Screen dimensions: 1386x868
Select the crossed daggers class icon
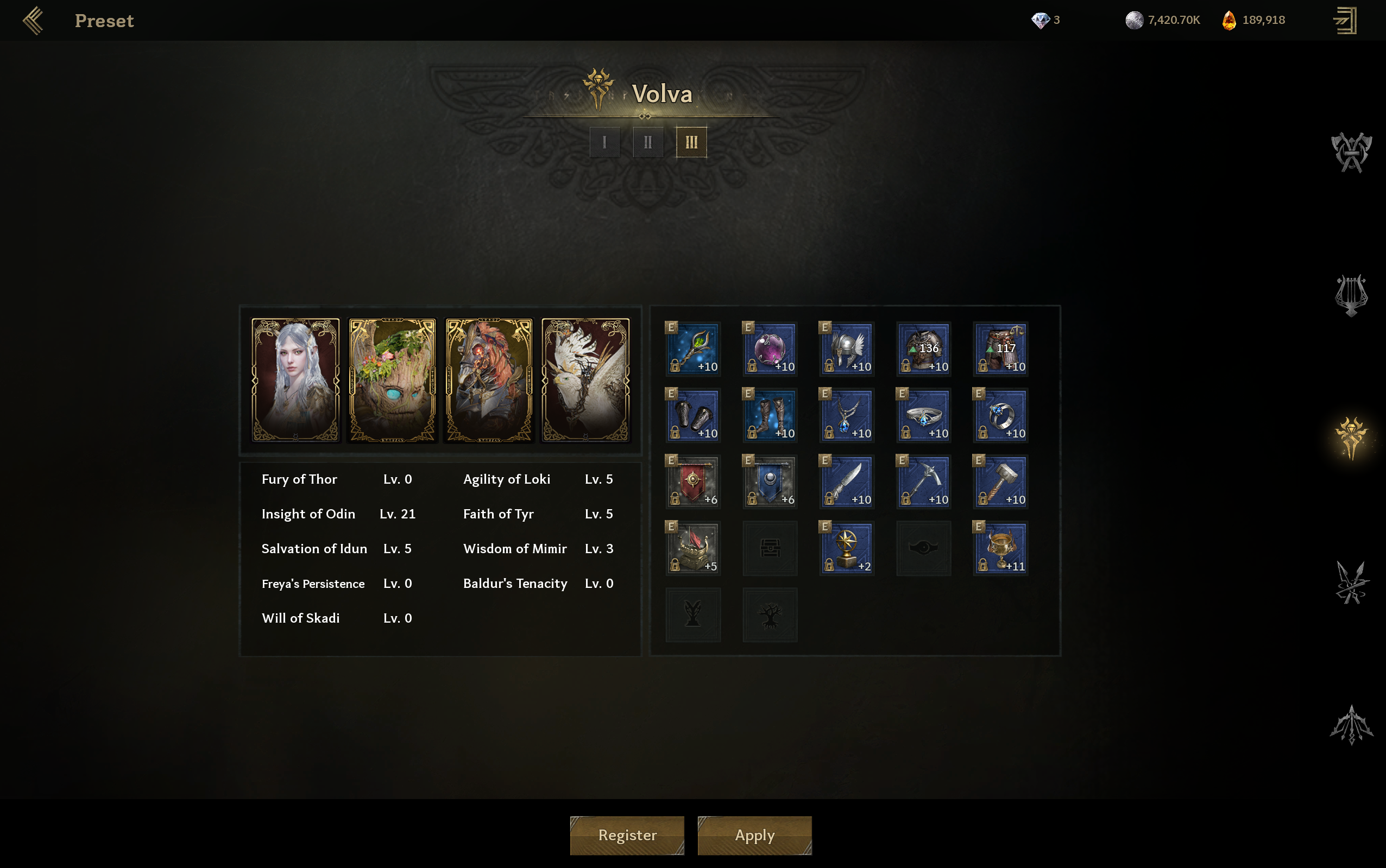click(1351, 582)
